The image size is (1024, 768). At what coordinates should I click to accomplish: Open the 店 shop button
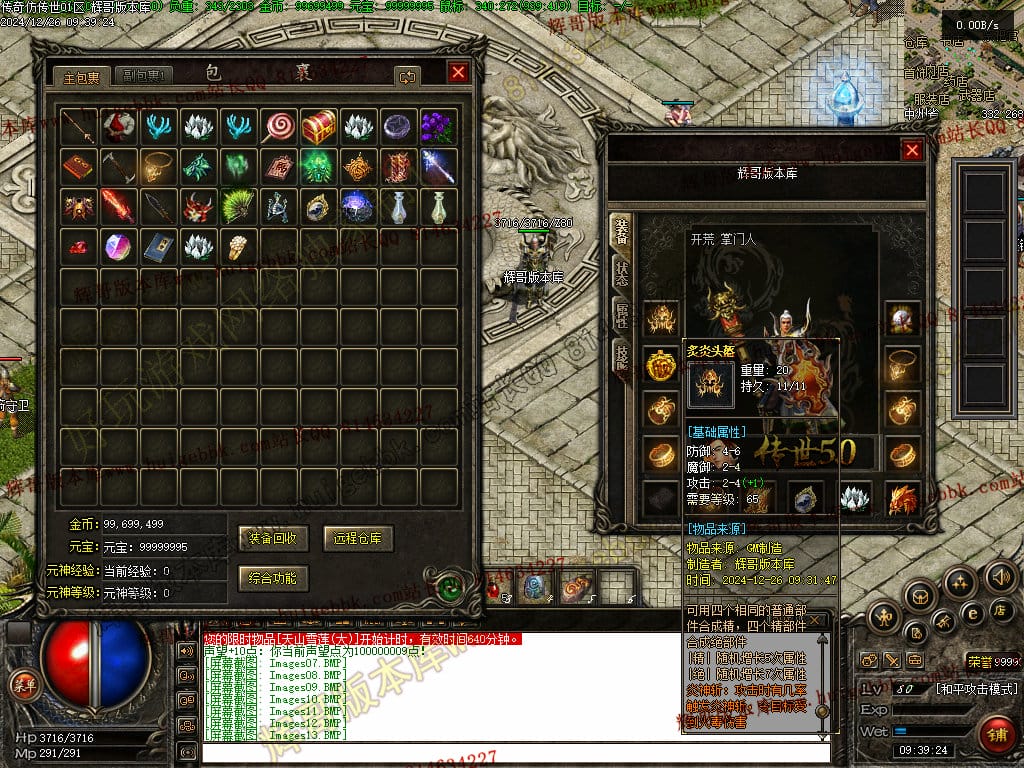click(x=1000, y=609)
